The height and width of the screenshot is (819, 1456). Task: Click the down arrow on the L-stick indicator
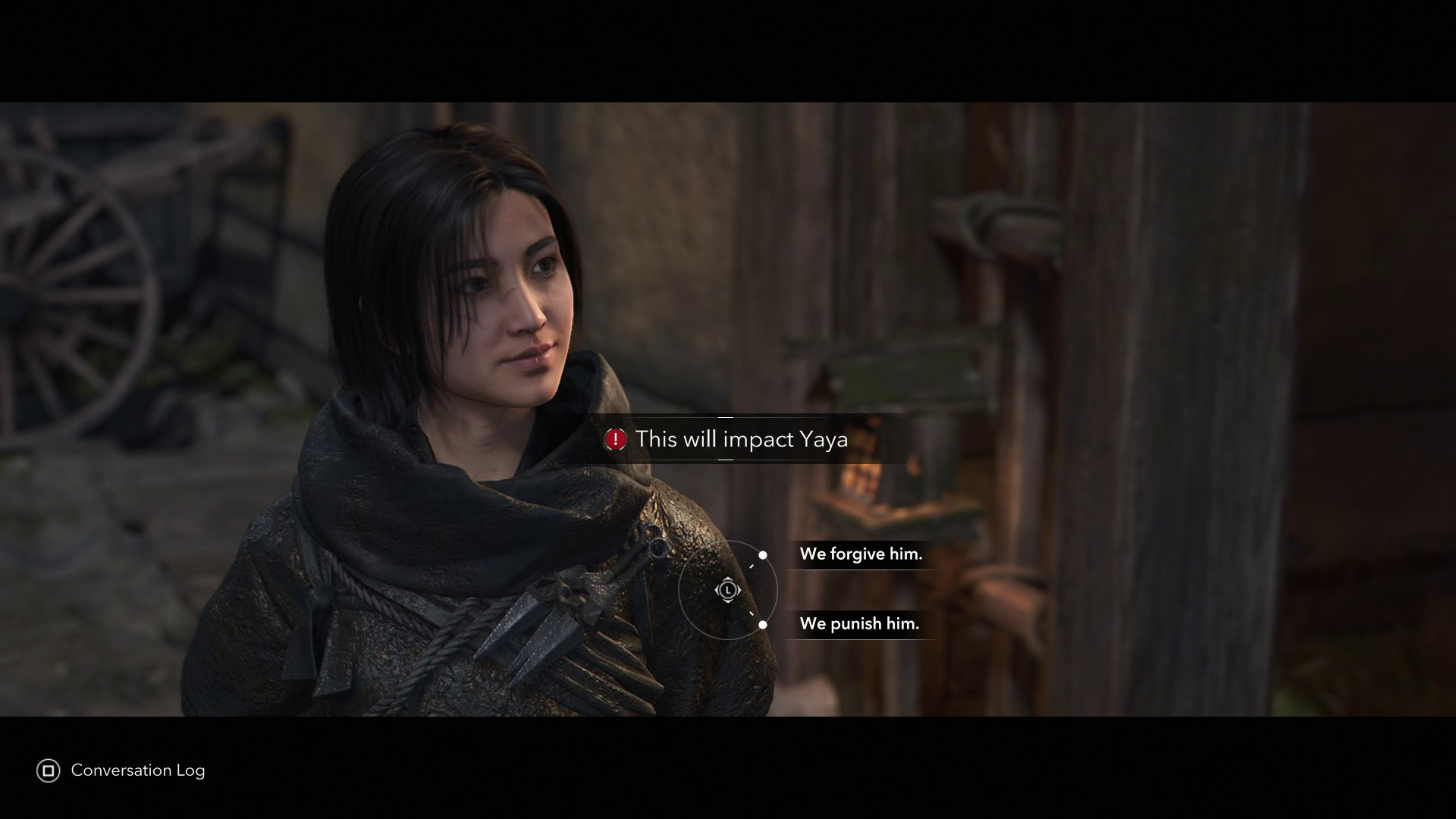pos(728,600)
